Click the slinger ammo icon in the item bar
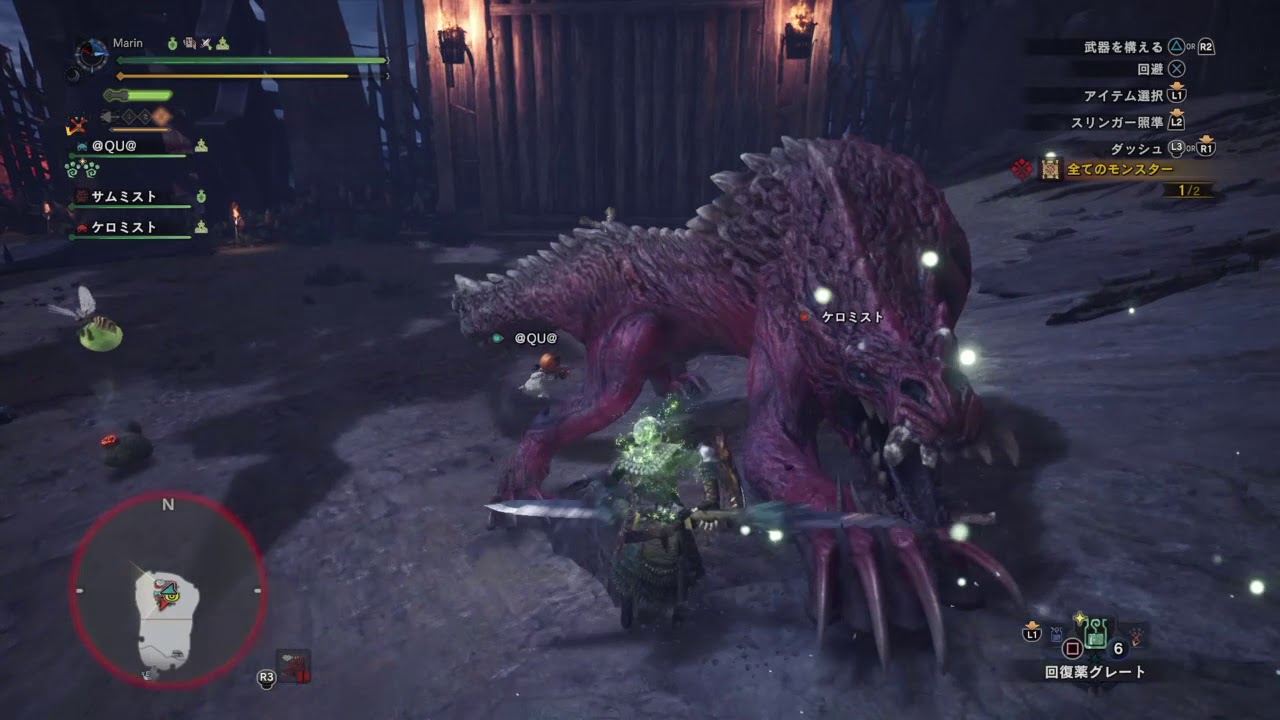Screen dimensions: 1280x720 pos(1056,634)
